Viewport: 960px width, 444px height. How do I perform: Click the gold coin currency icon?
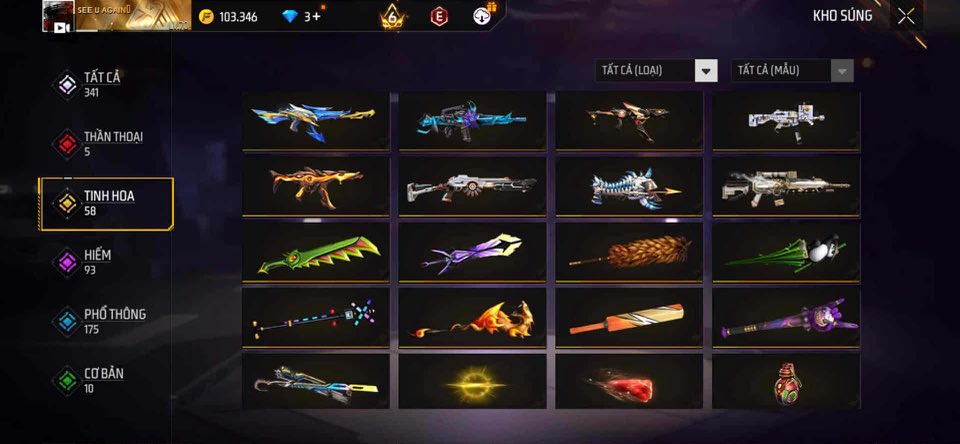click(206, 16)
